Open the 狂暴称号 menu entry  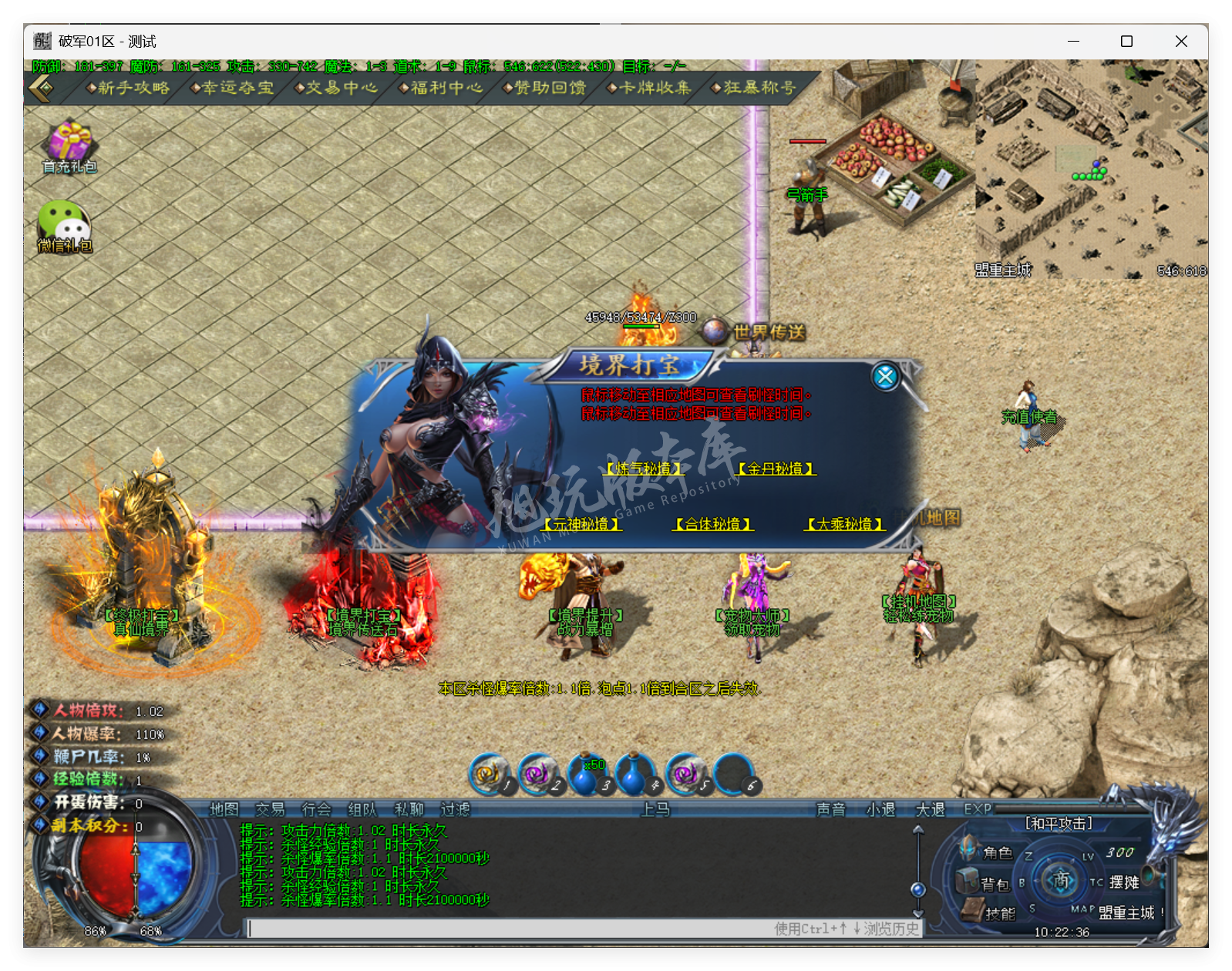coord(755,88)
